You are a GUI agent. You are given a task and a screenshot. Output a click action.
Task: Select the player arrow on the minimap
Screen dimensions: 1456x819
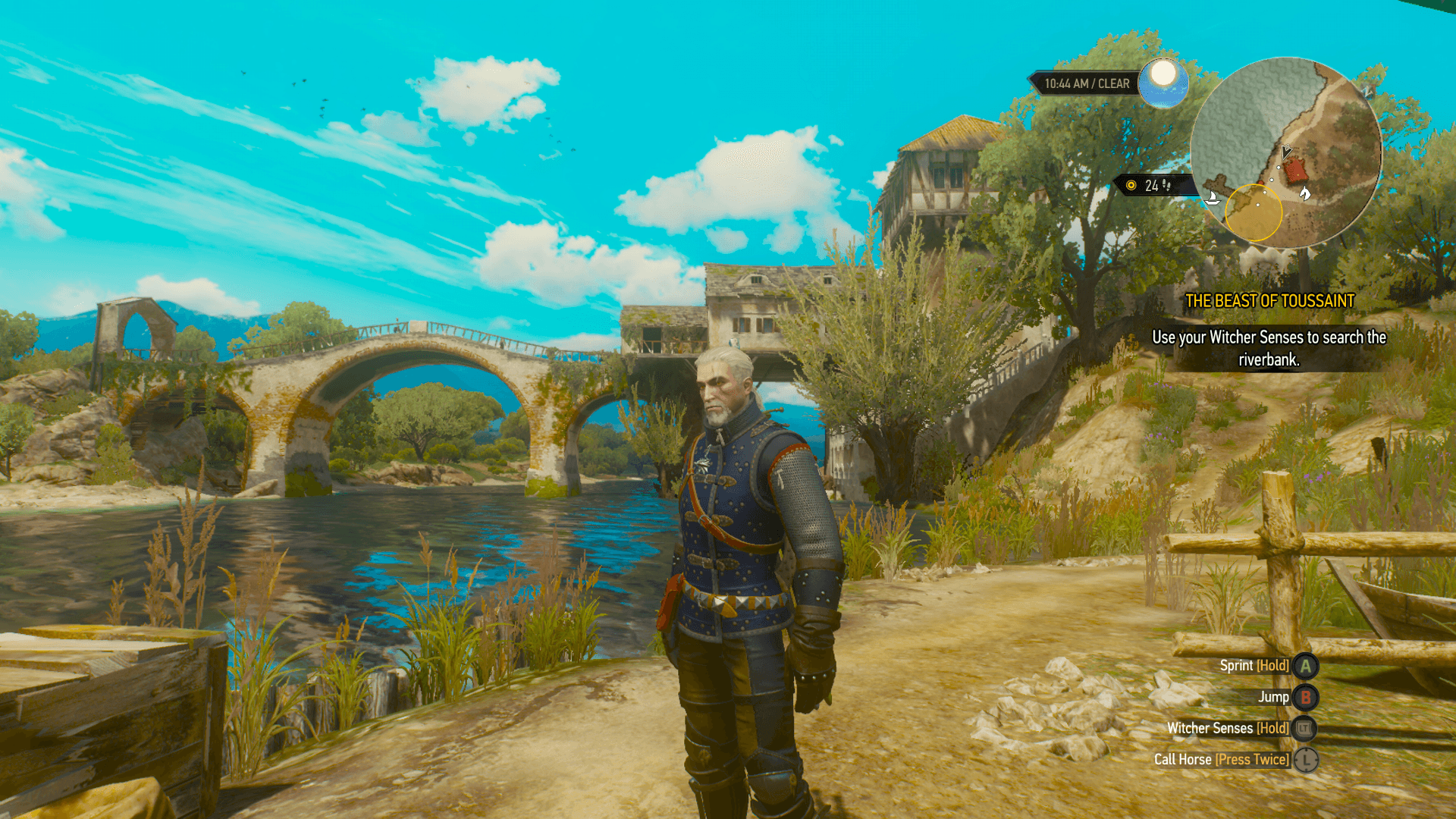point(1285,152)
